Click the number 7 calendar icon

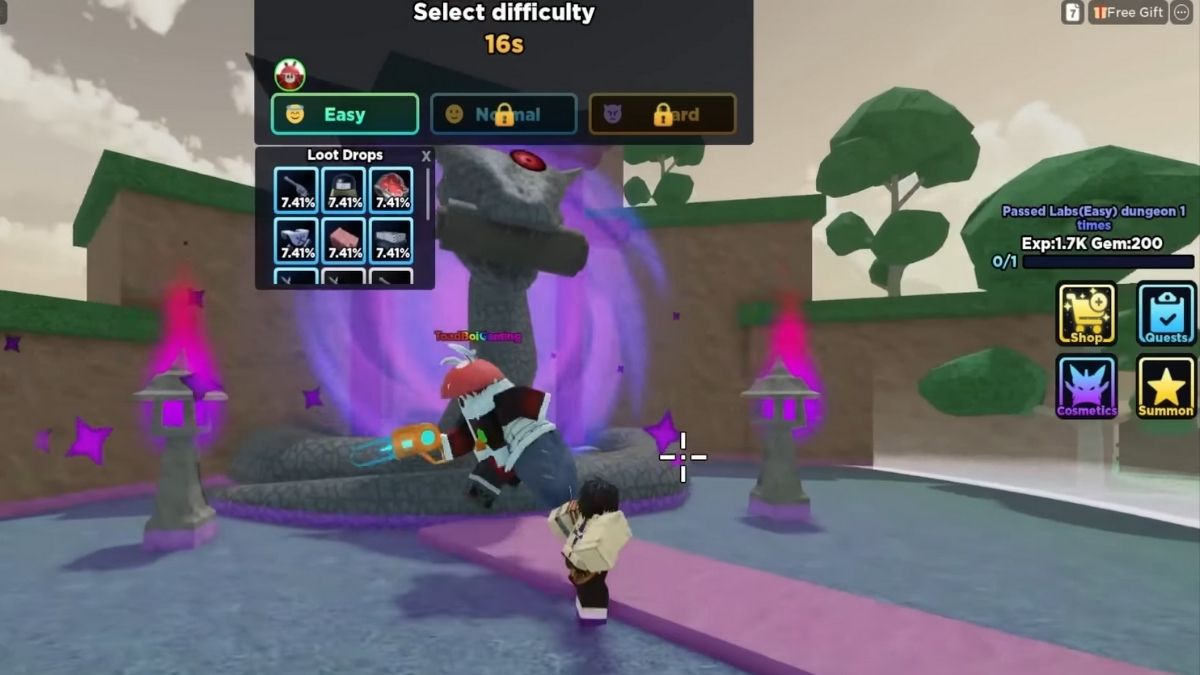coord(1072,12)
